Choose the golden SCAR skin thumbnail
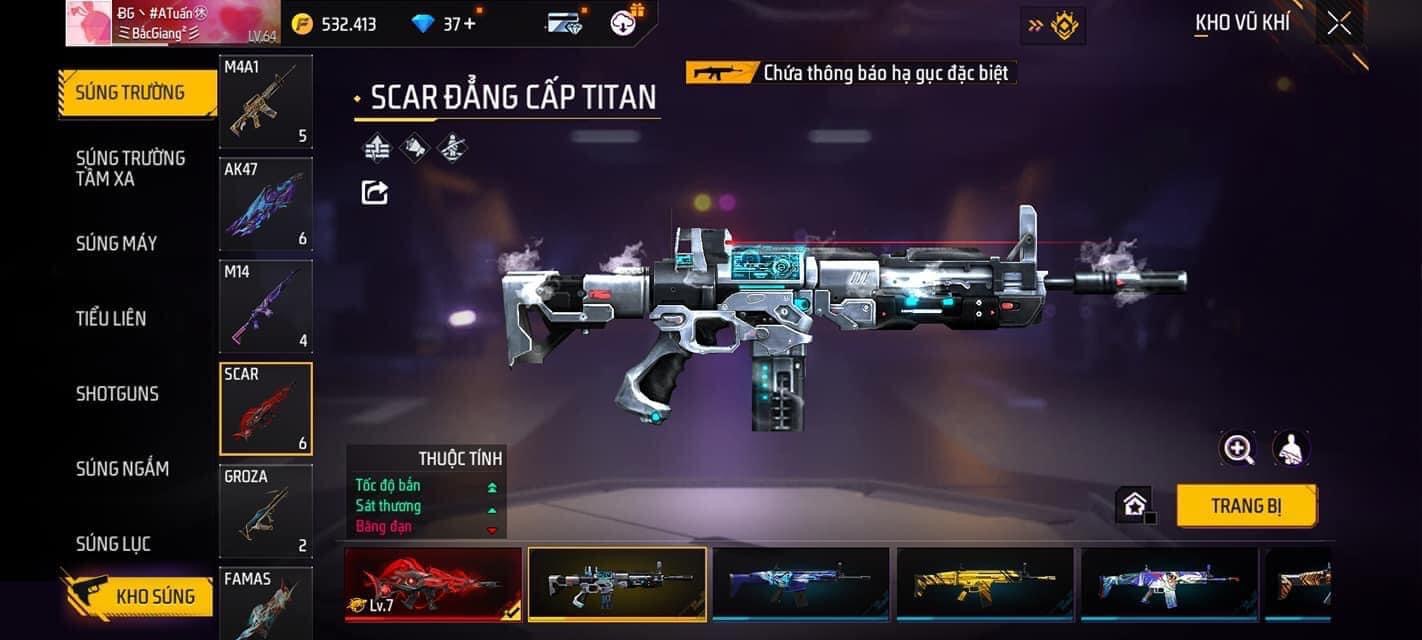 coord(985,583)
